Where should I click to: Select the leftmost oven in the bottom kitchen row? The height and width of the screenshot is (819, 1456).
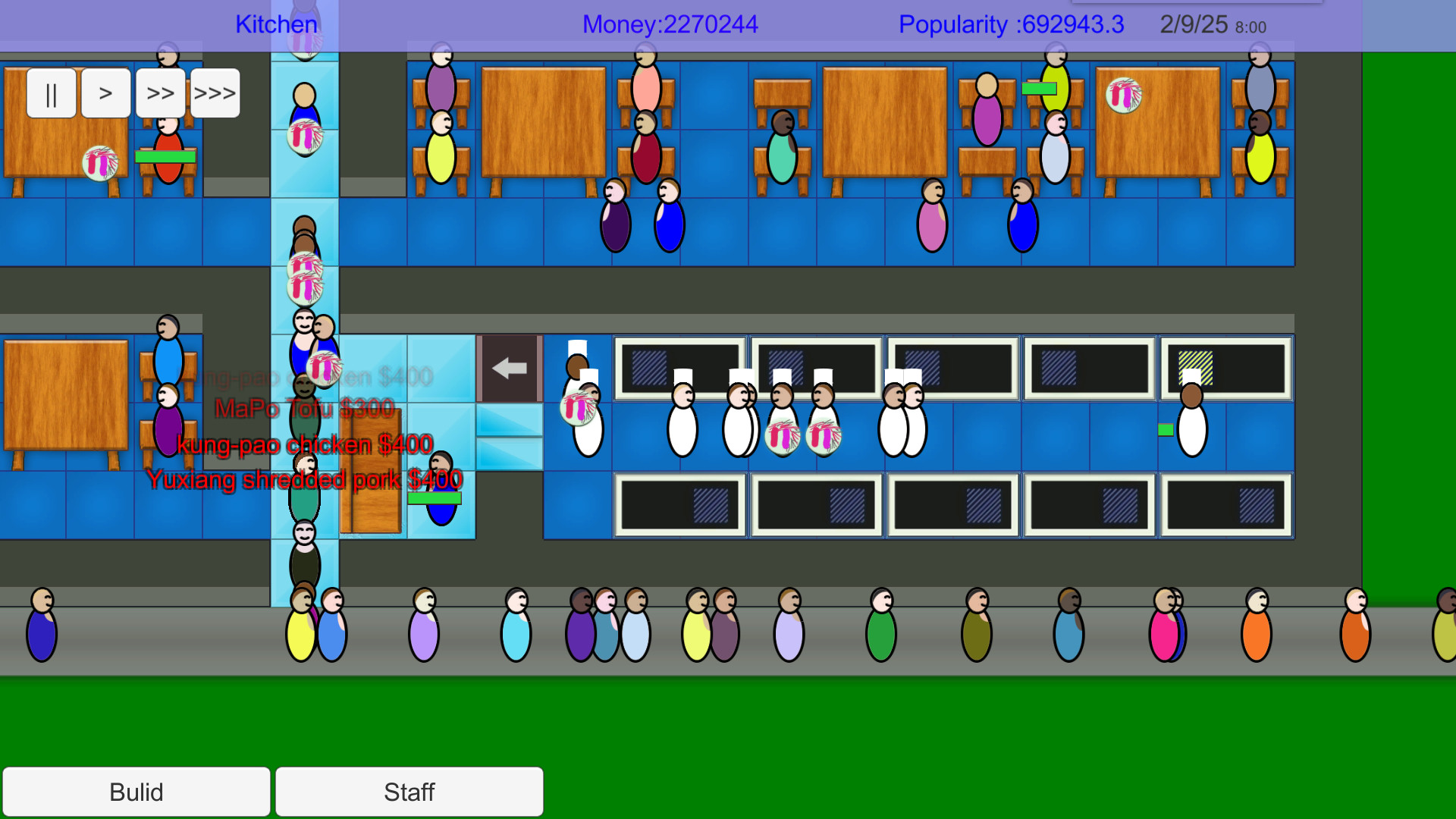[x=679, y=504]
